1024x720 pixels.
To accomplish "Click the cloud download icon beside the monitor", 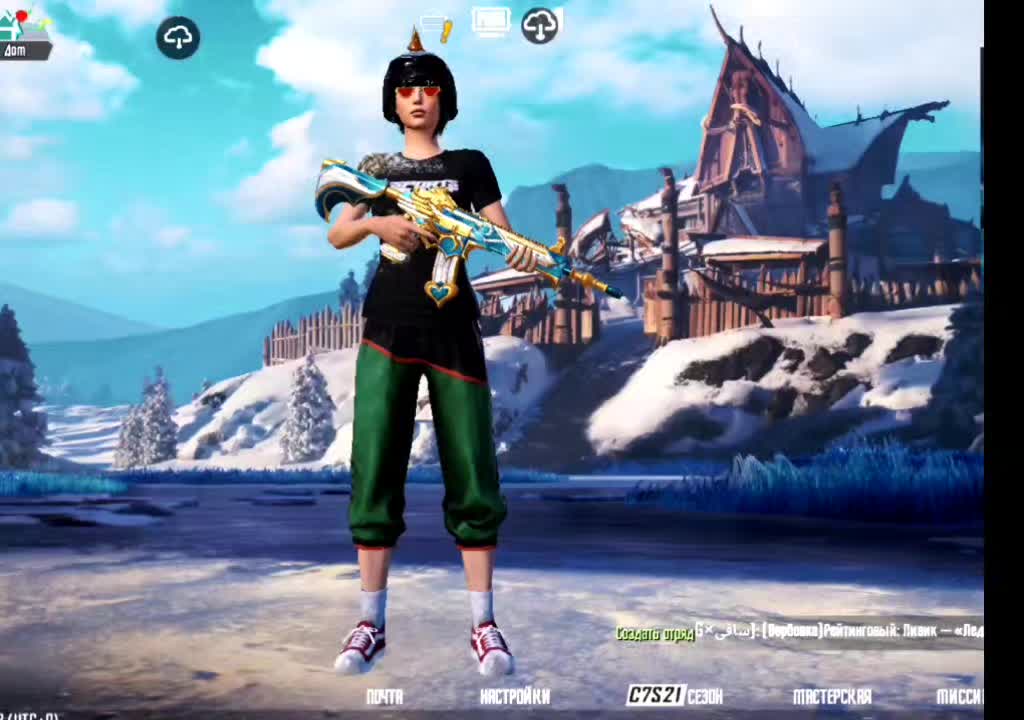I will 541,26.
